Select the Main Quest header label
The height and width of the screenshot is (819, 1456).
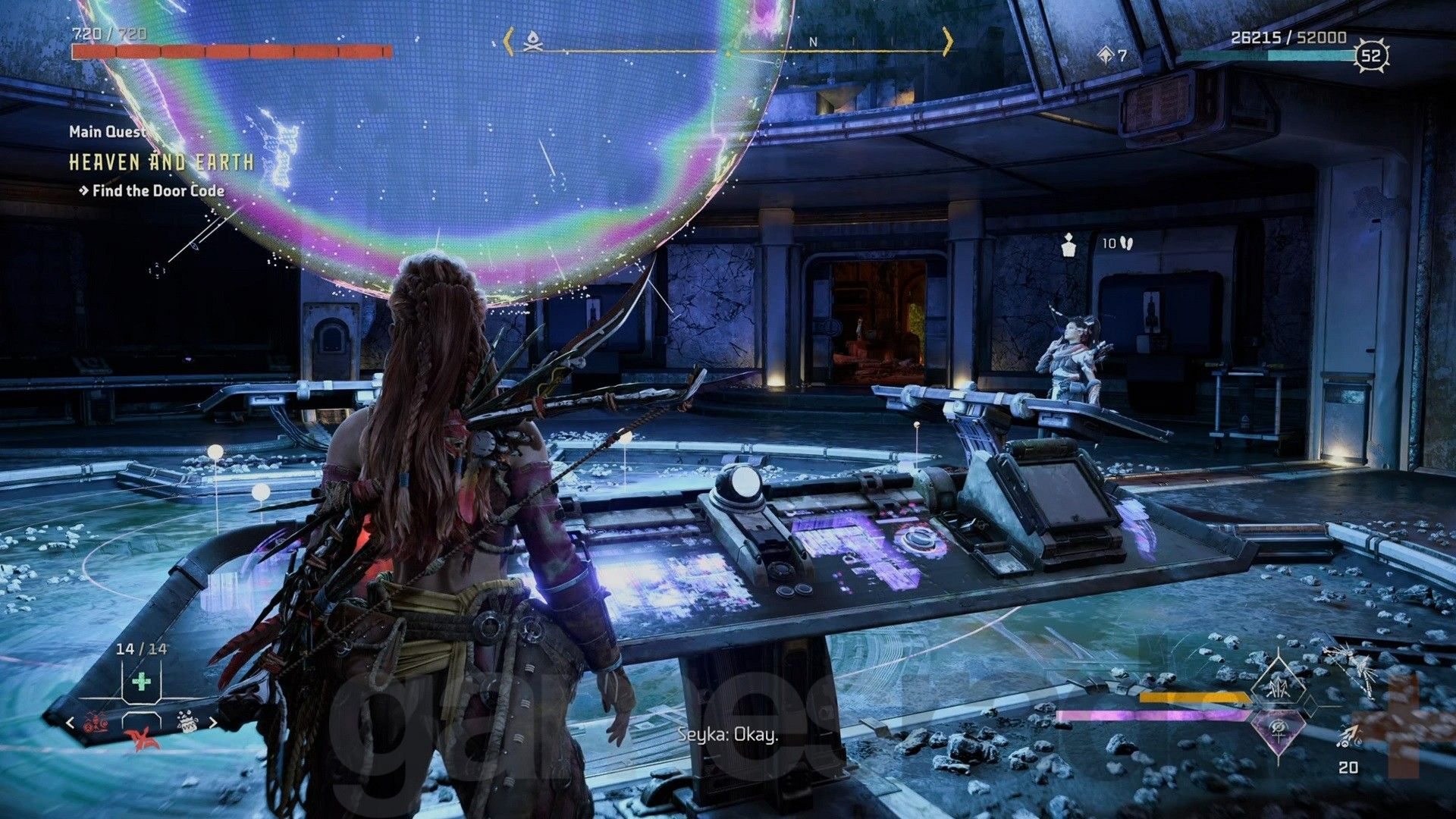pos(107,131)
